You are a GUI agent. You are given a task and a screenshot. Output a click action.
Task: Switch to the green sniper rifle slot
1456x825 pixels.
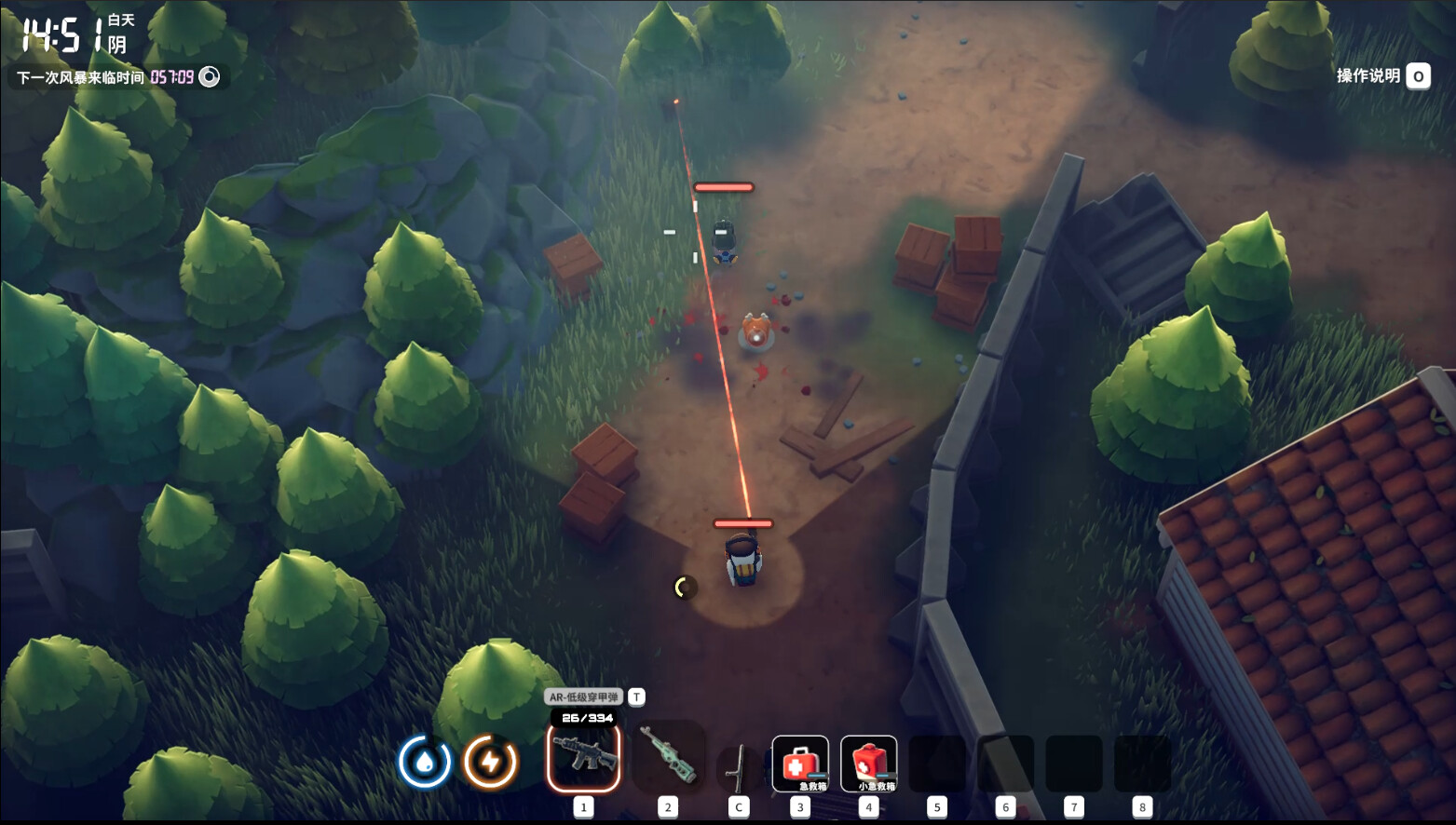(x=668, y=756)
